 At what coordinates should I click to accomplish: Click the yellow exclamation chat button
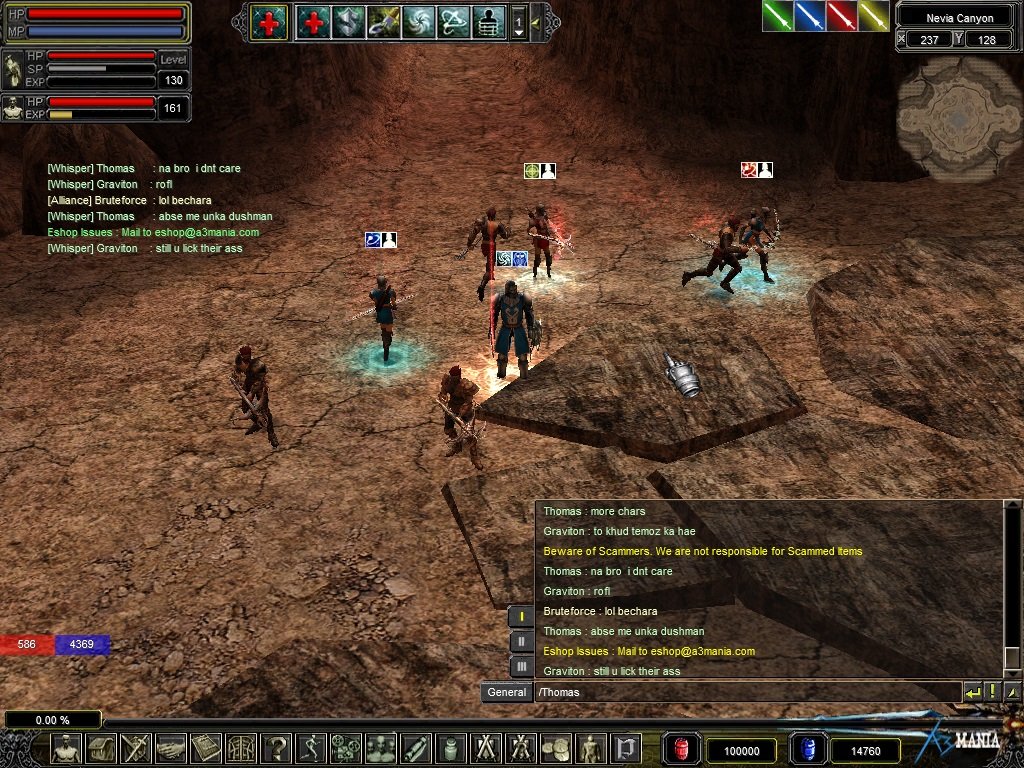click(992, 692)
